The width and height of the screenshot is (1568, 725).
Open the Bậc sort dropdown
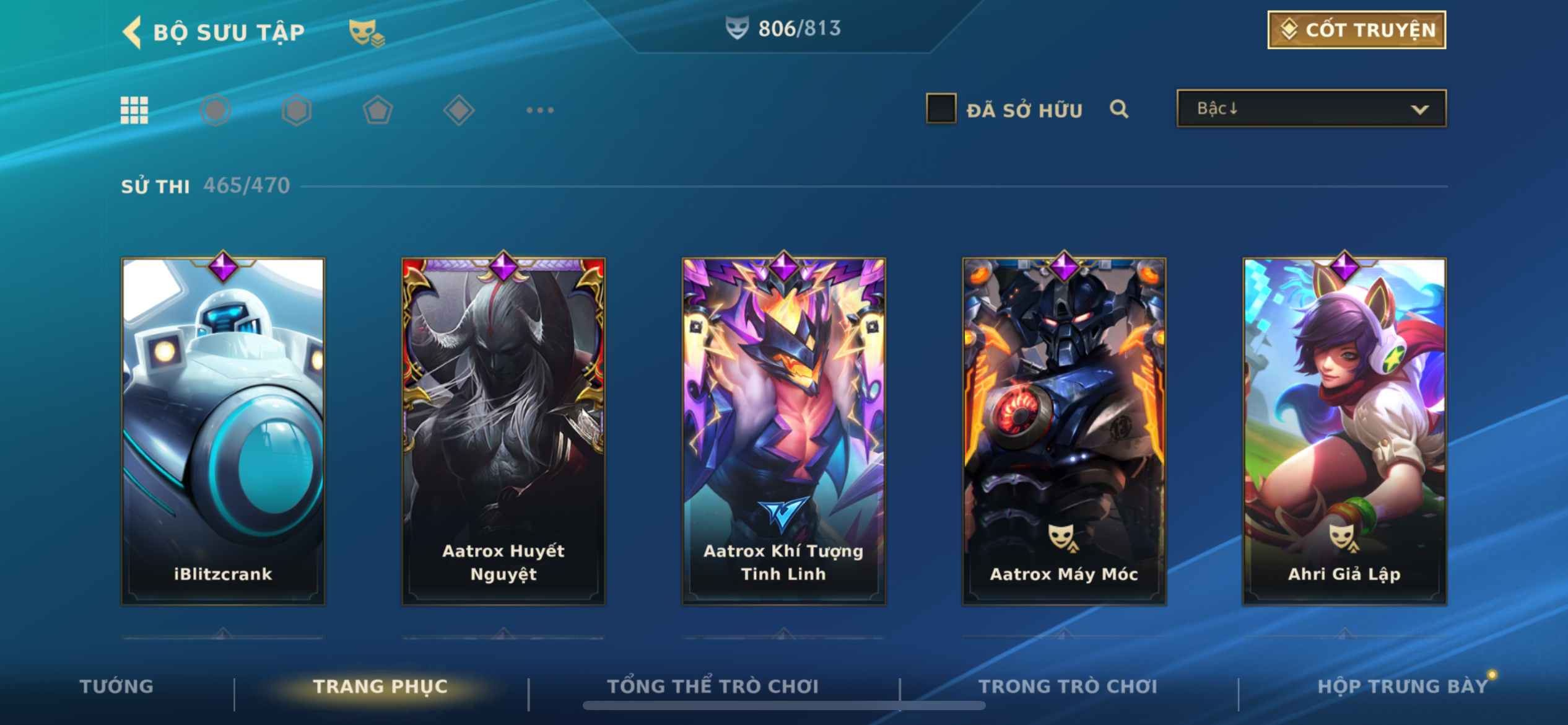(x=1311, y=109)
